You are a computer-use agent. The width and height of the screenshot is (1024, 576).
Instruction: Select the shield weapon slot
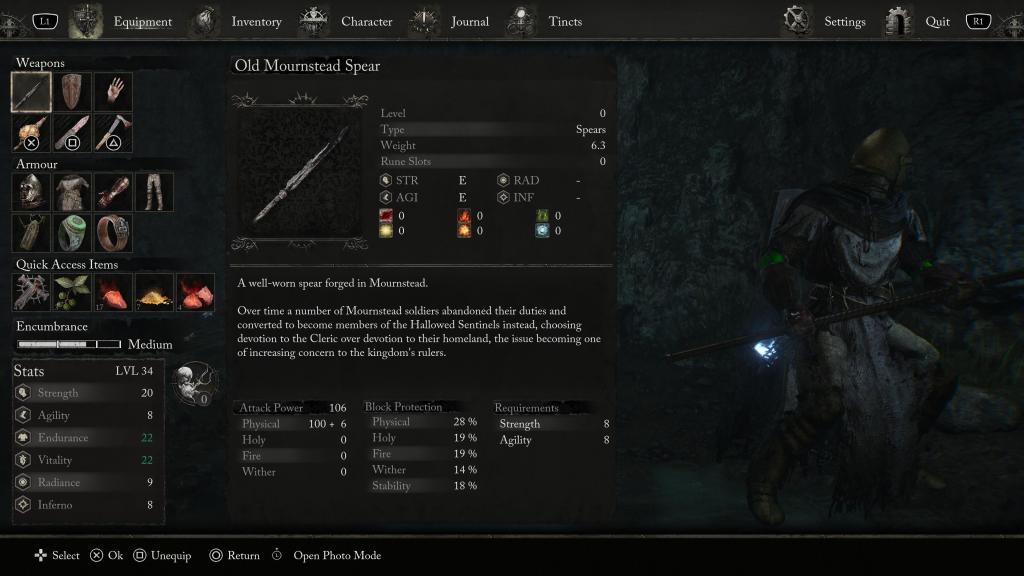[x=72, y=92]
